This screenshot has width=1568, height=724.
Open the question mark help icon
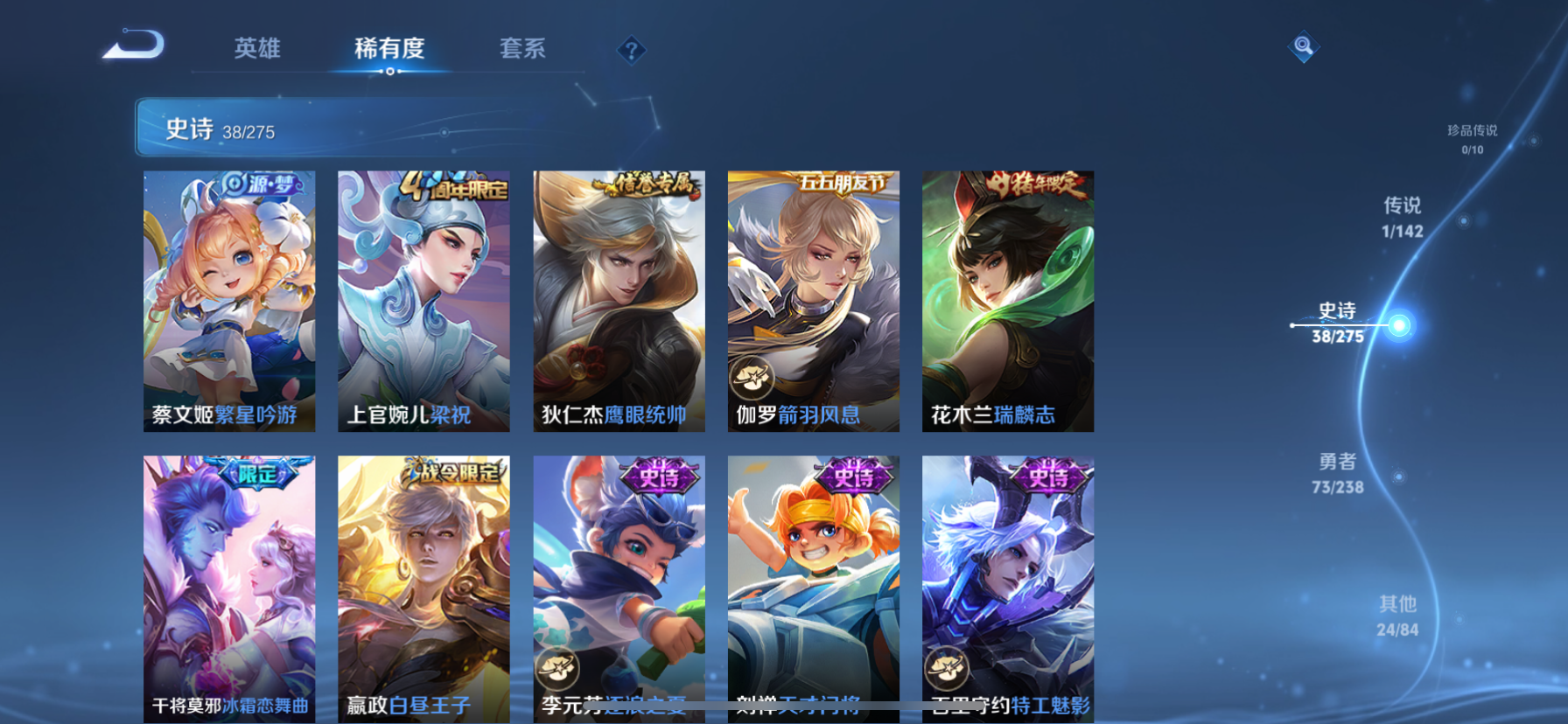632,50
